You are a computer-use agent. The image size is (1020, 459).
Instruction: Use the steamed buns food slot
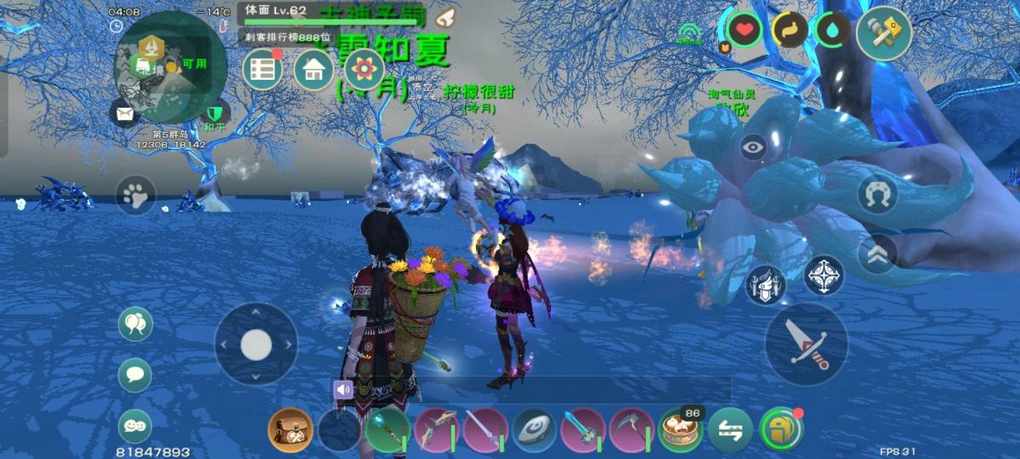click(x=680, y=431)
